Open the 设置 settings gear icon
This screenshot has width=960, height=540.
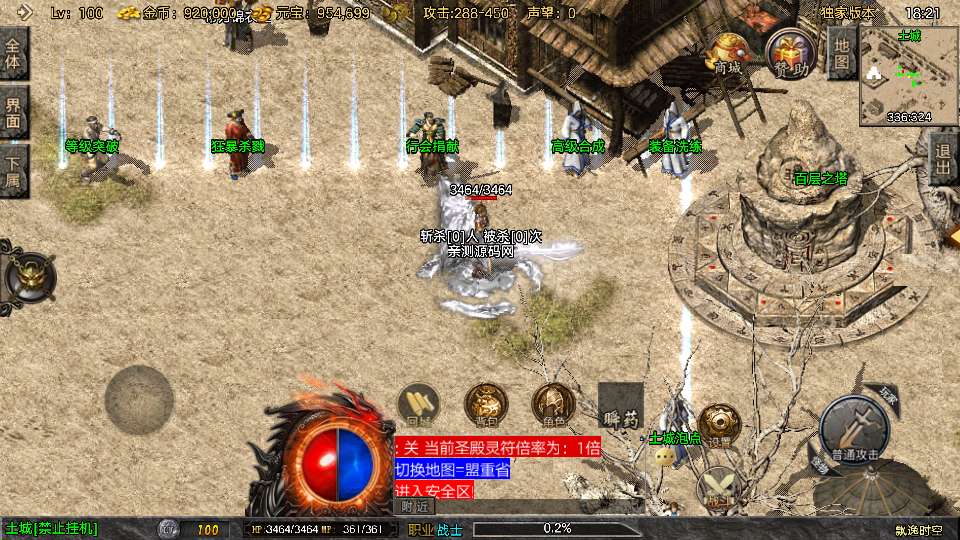tap(719, 425)
